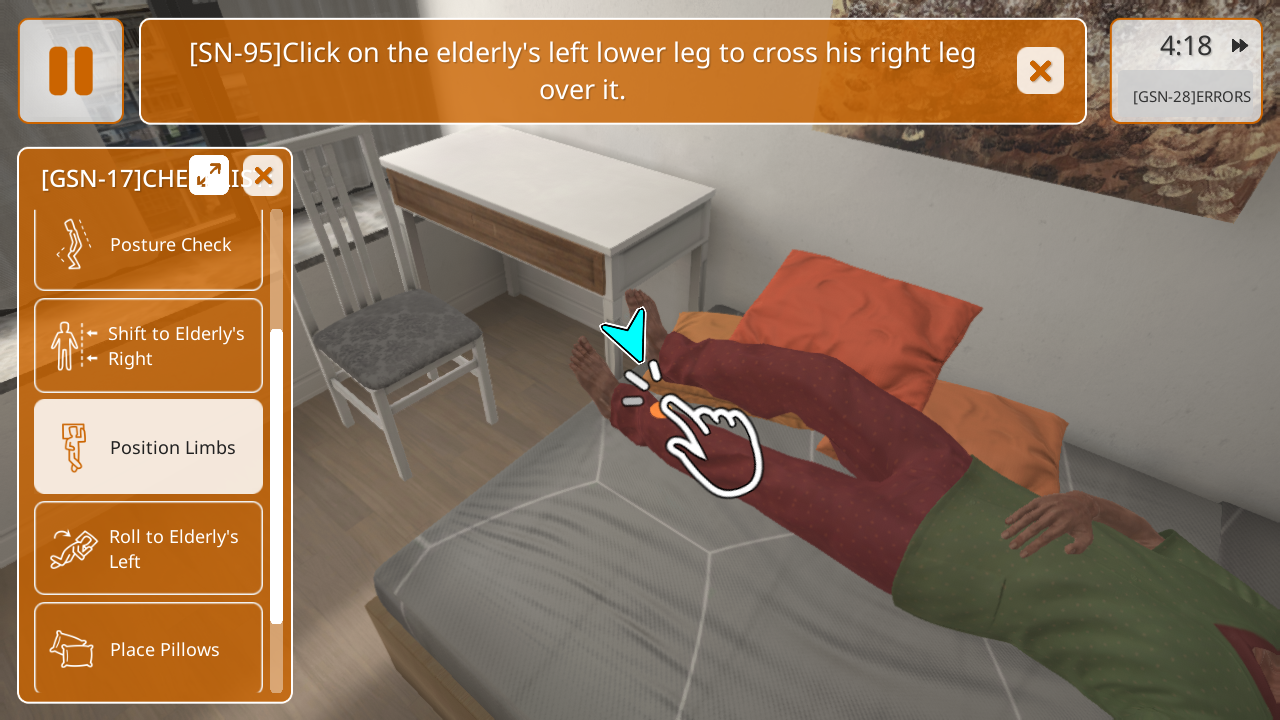This screenshot has height=720, width=1280.
Task: Select the Place Pillows step
Action: [x=148, y=649]
